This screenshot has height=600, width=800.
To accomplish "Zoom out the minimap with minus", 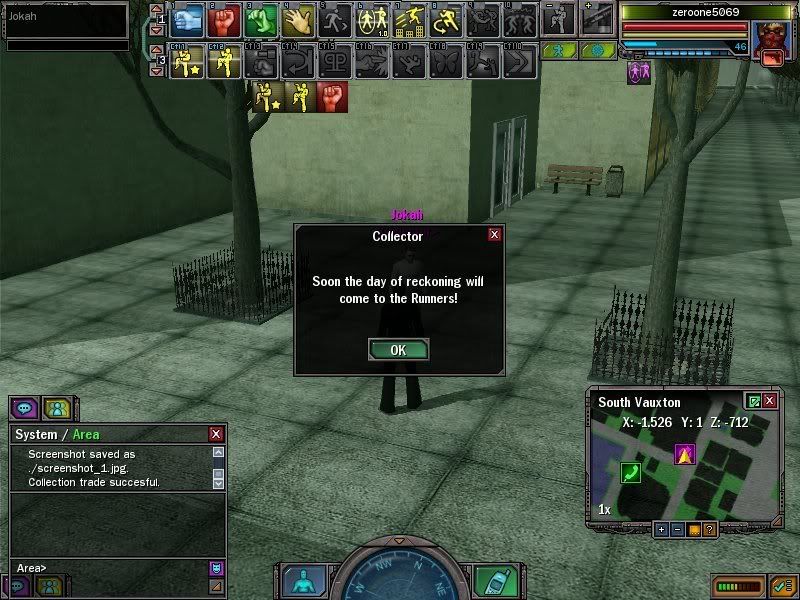I will 677,529.
